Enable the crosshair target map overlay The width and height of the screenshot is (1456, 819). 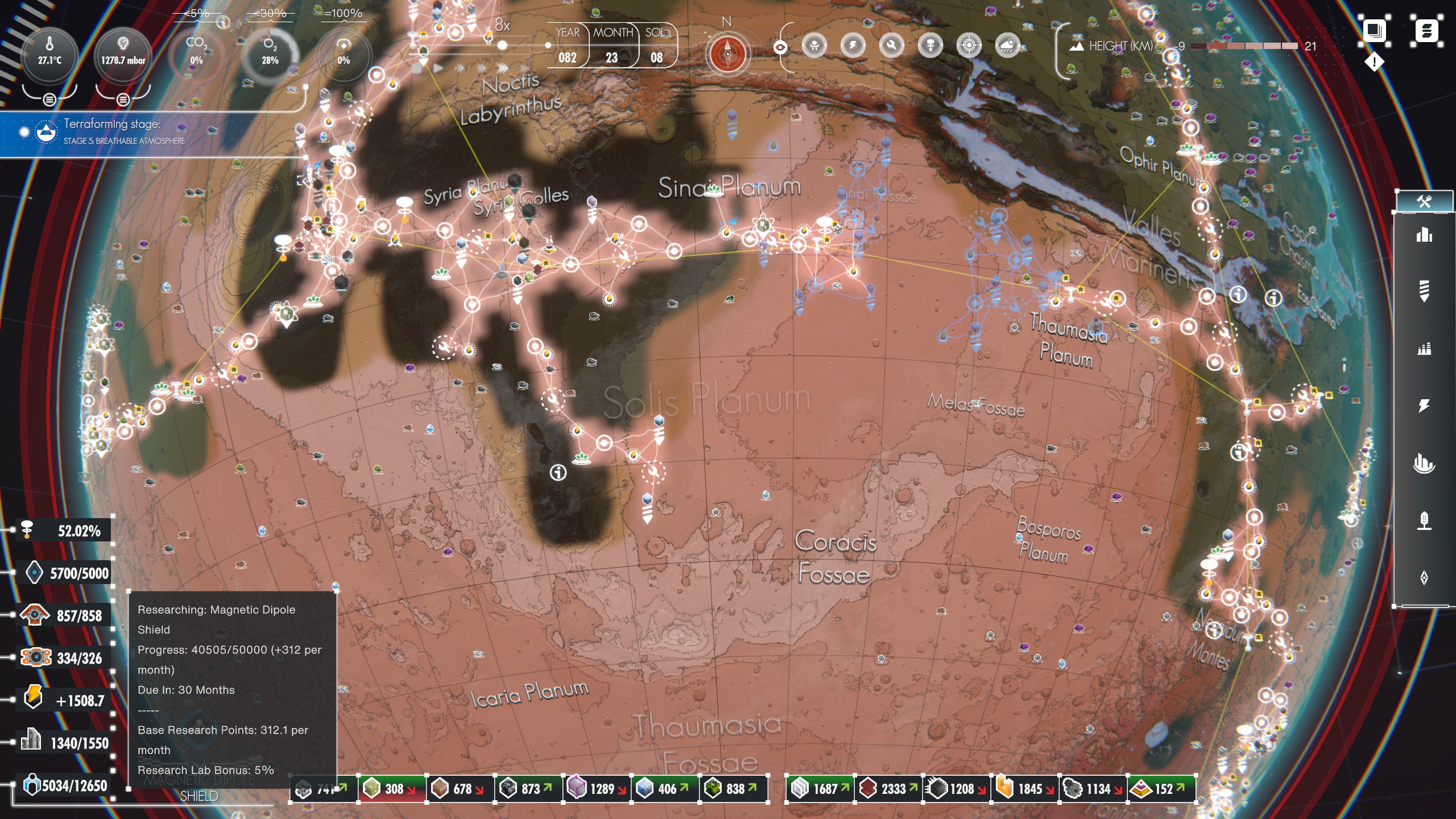pos(969,45)
